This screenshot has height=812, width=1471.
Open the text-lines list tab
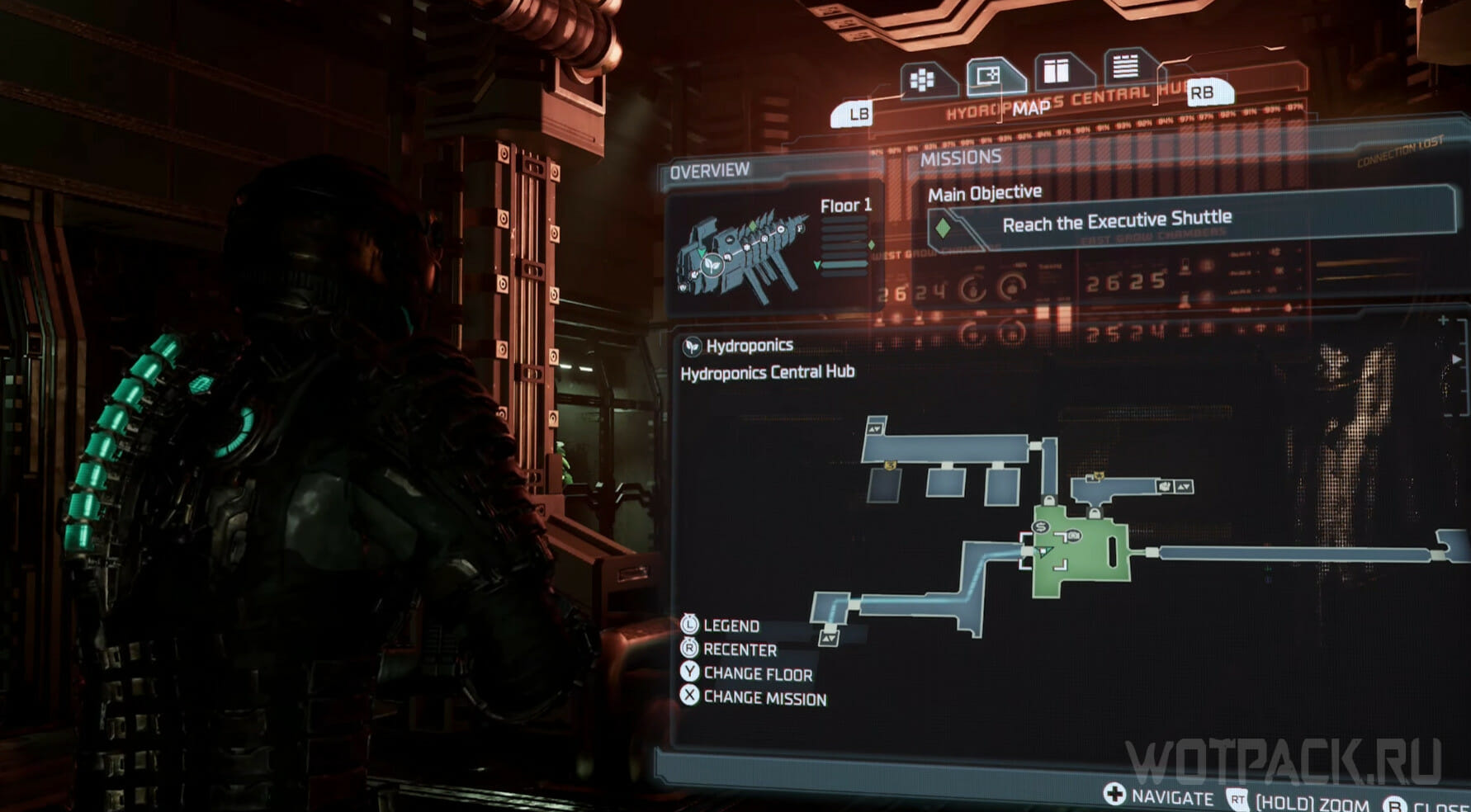tap(1124, 66)
